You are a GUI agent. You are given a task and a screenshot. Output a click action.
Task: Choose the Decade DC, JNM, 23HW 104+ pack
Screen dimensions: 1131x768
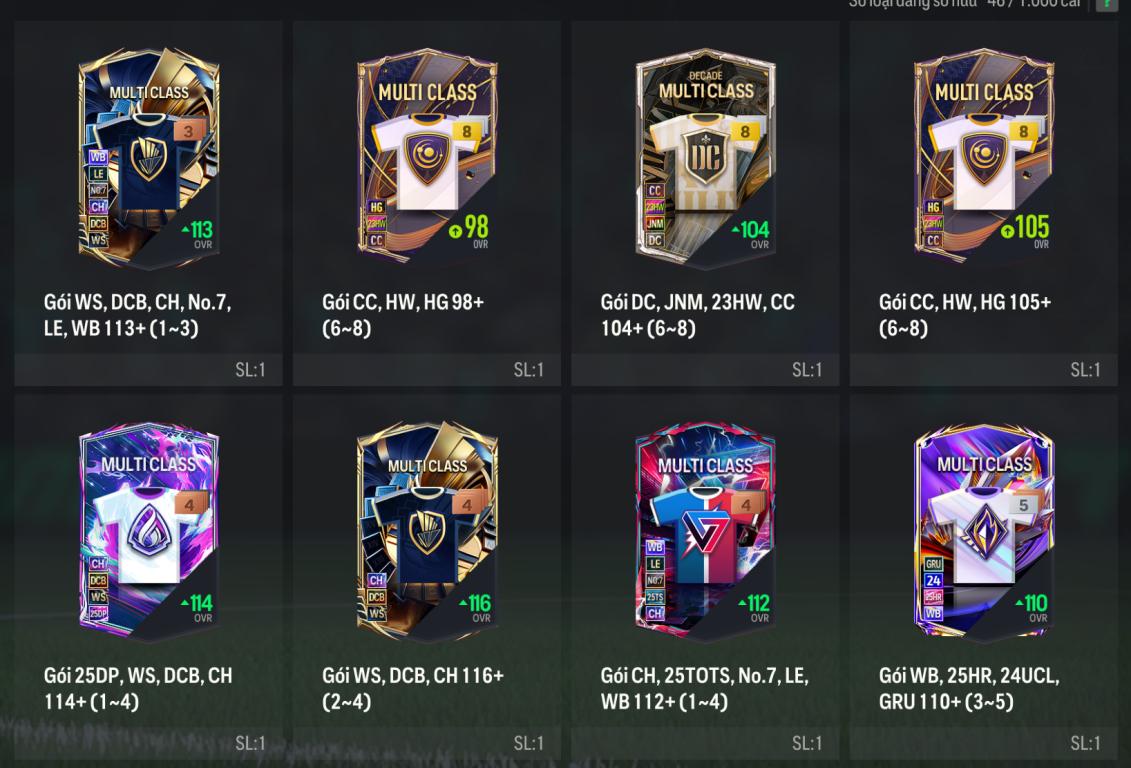[x=705, y=160]
